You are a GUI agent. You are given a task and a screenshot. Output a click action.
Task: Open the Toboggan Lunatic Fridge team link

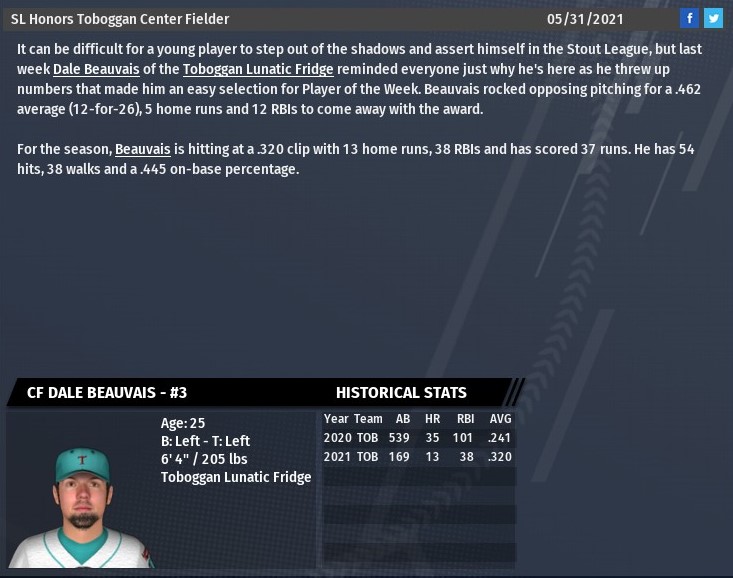tap(258, 68)
